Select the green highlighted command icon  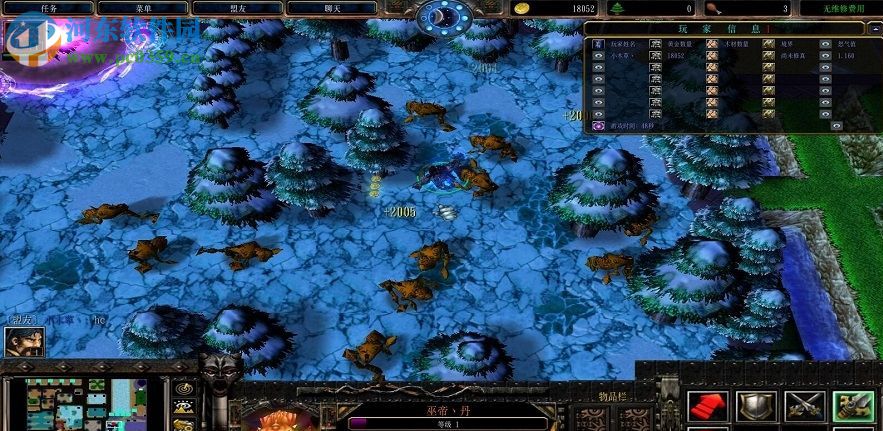(x=853, y=406)
